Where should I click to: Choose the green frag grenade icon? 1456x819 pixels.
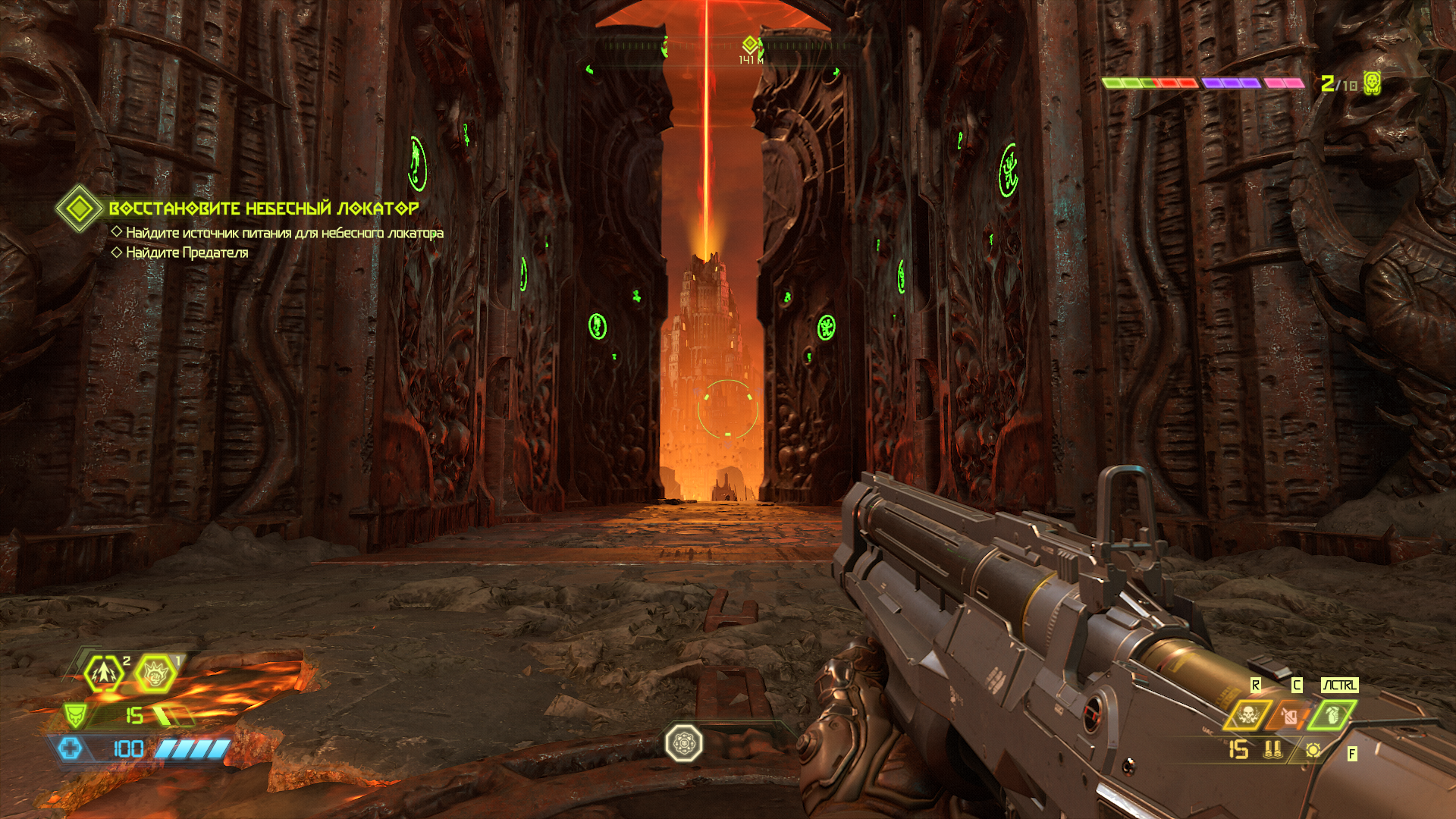[x=1332, y=714]
